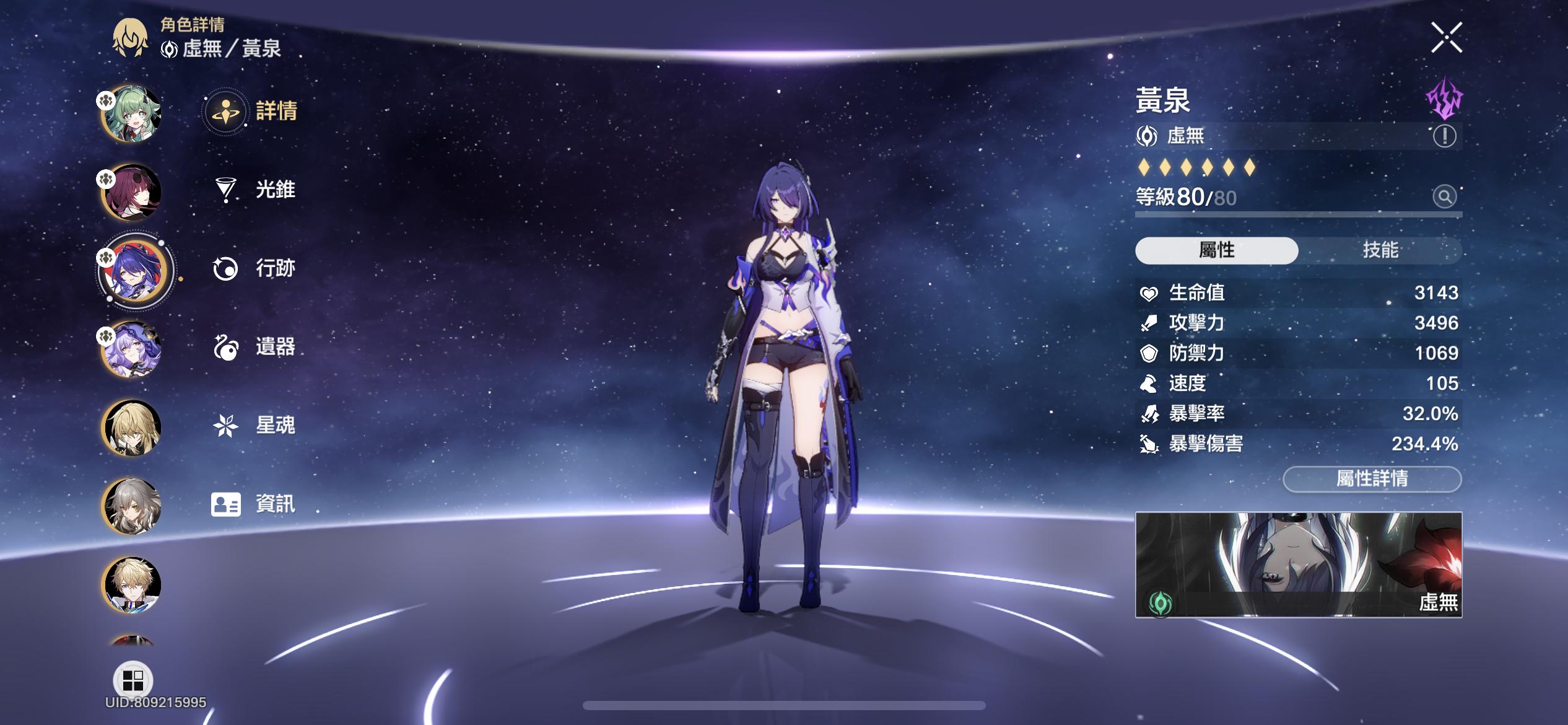Pick the grey-haired character portrait
The height and width of the screenshot is (725, 1568).
click(131, 506)
